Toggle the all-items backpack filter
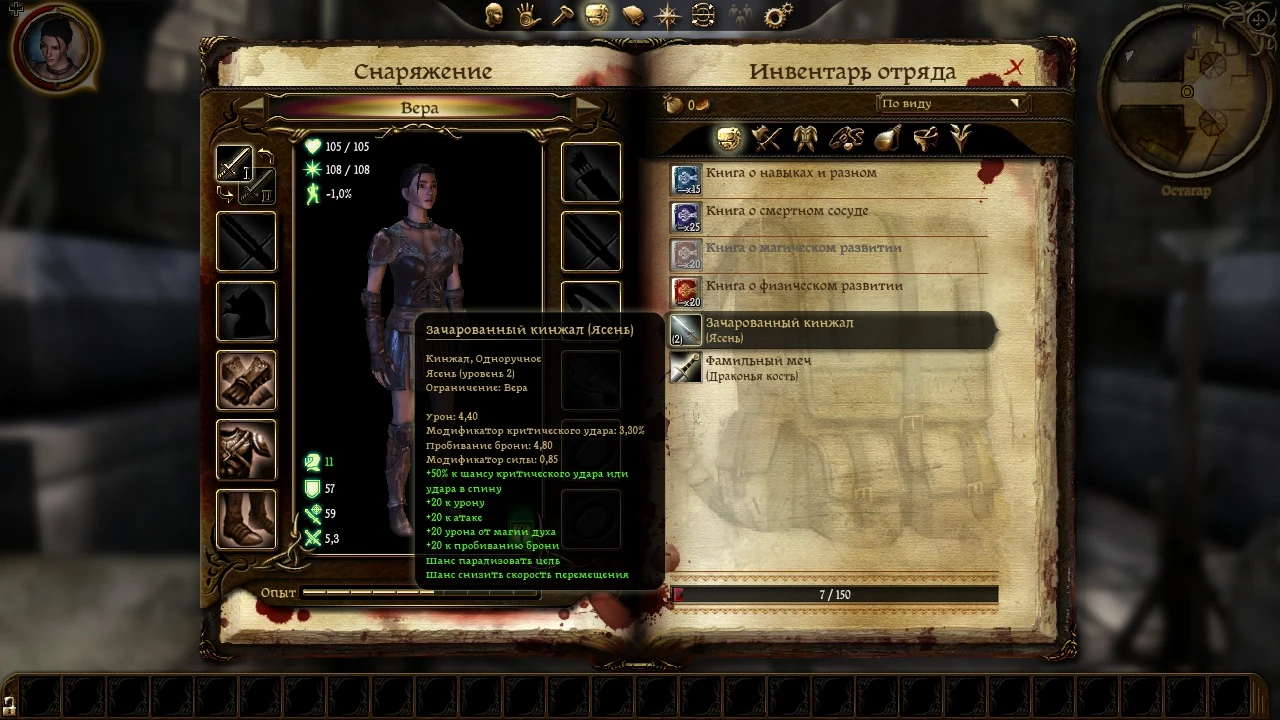This screenshot has width=1280, height=720. 727,139
